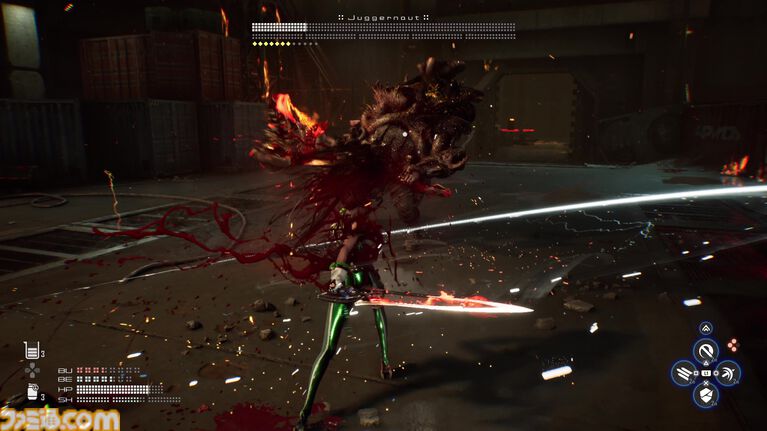Select the healing potion beaker item
Image resolution: width=767 pixels, height=431 pixels.
[x=31, y=350]
